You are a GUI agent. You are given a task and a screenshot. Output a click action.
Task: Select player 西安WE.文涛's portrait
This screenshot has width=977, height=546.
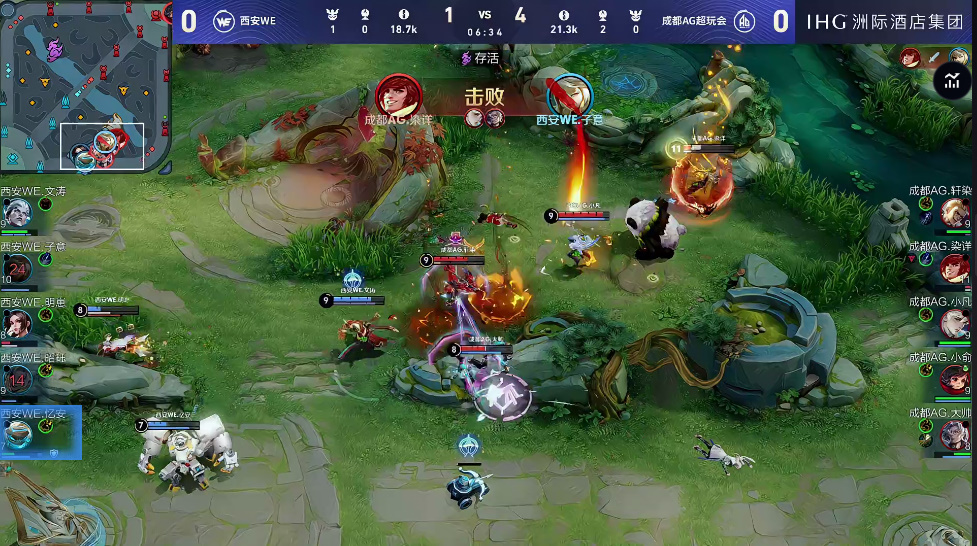(17, 212)
